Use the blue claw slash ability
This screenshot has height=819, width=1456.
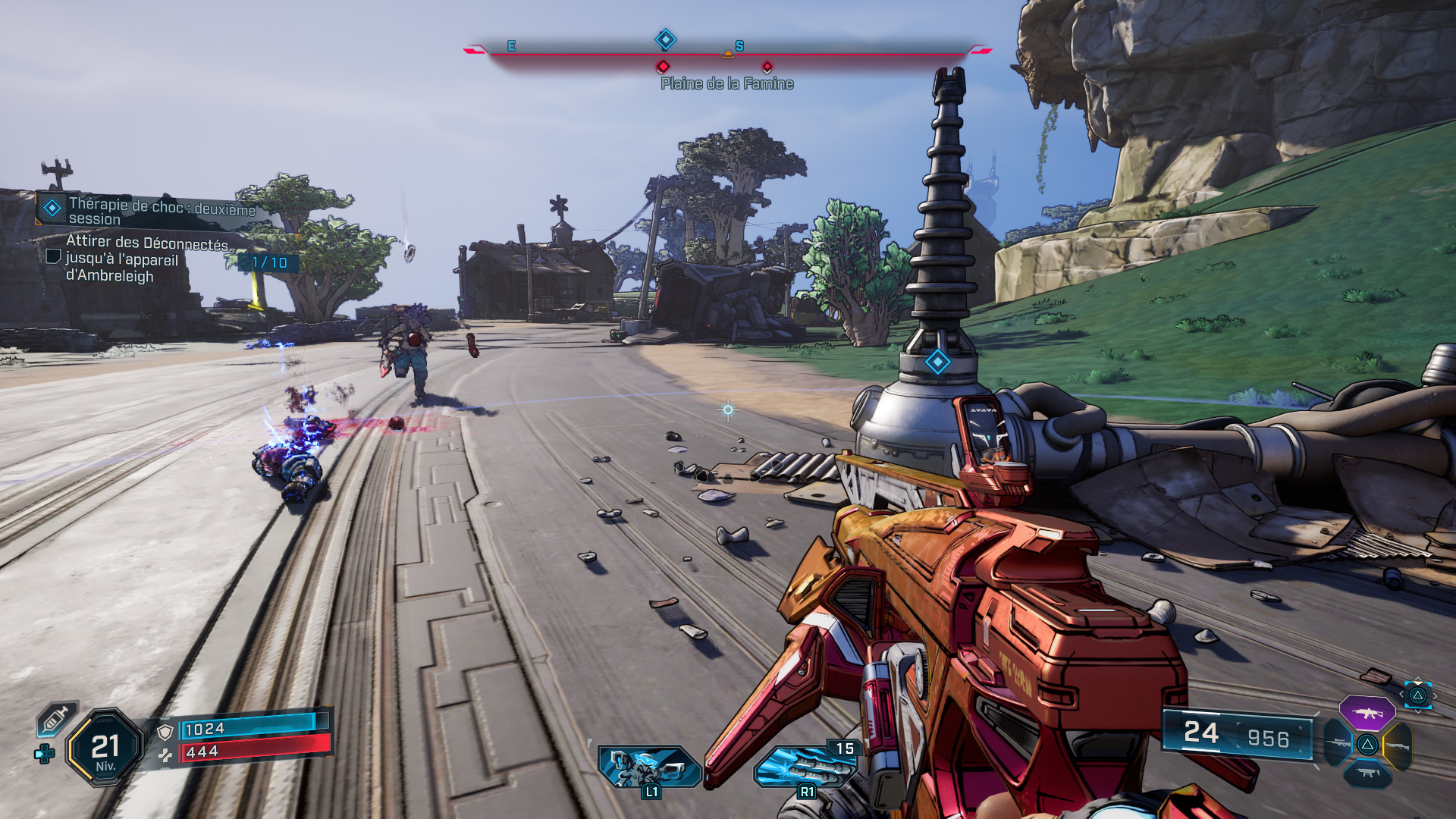coord(805,766)
